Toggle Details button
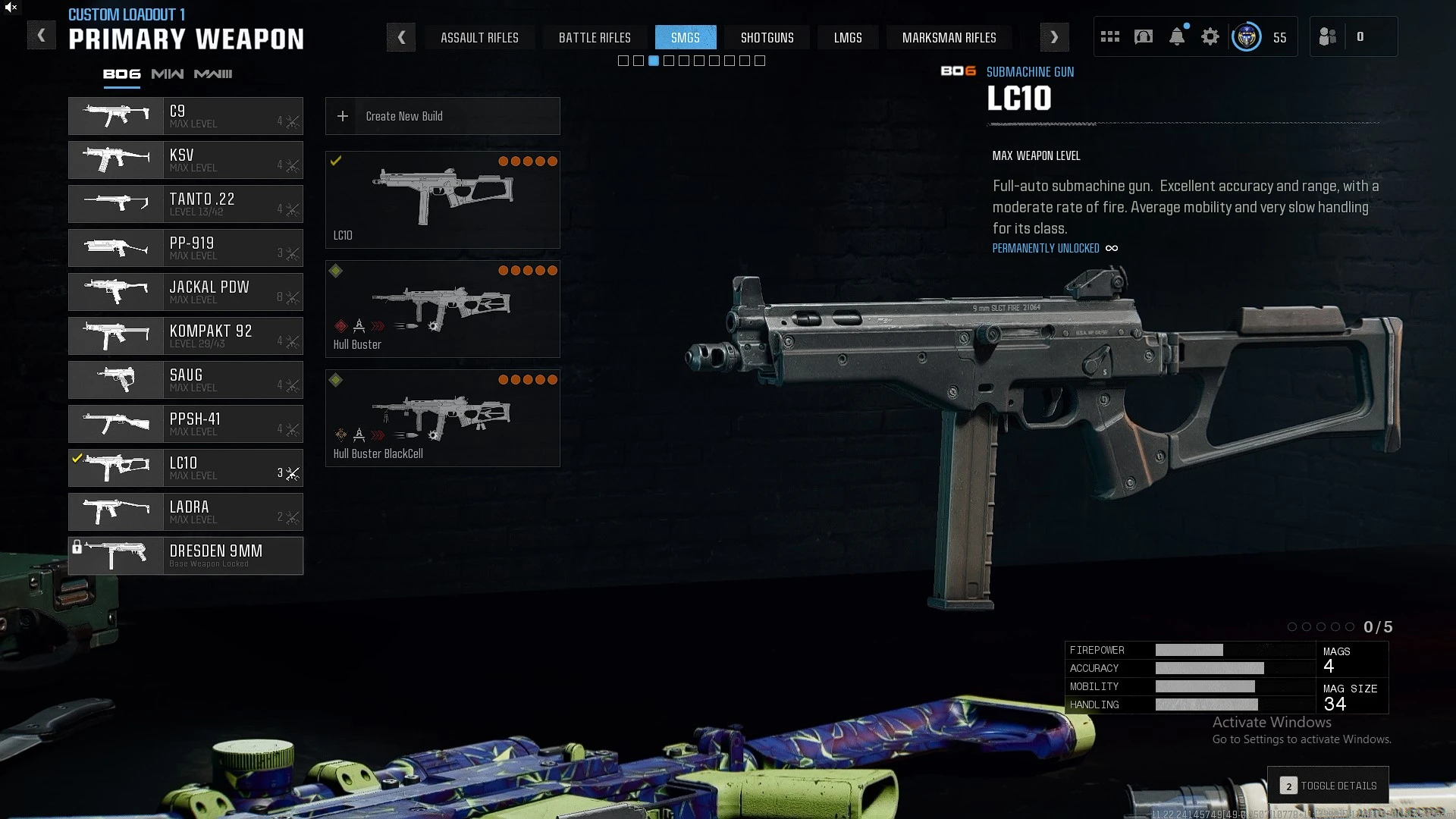 1329,786
